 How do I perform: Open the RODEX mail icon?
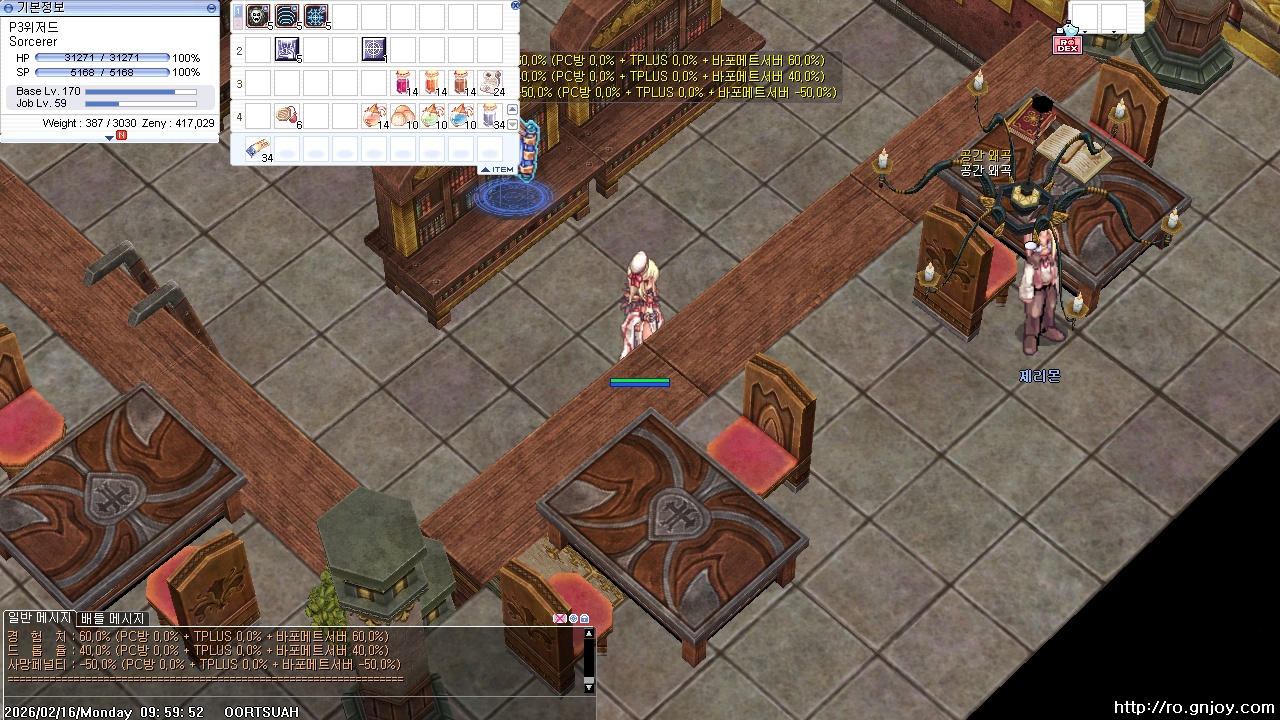[x=1067, y=44]
